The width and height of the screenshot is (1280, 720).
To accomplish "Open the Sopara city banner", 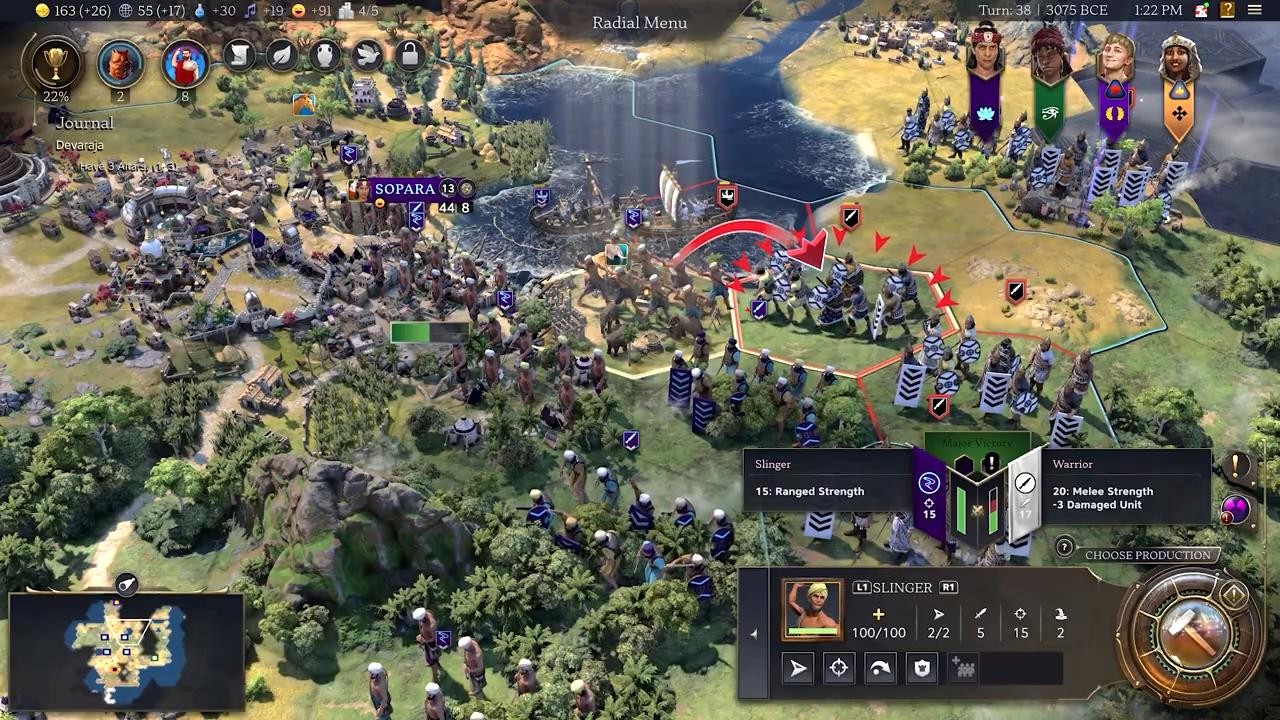I will (405, 189).
